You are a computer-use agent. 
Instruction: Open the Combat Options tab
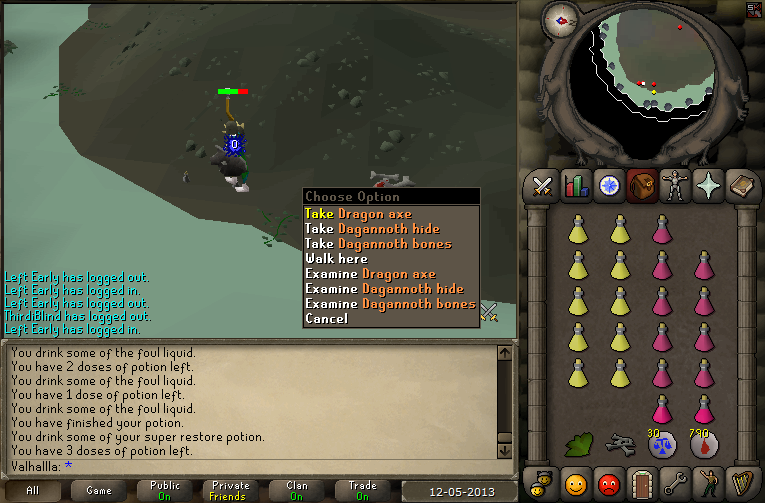click(542, 187)
